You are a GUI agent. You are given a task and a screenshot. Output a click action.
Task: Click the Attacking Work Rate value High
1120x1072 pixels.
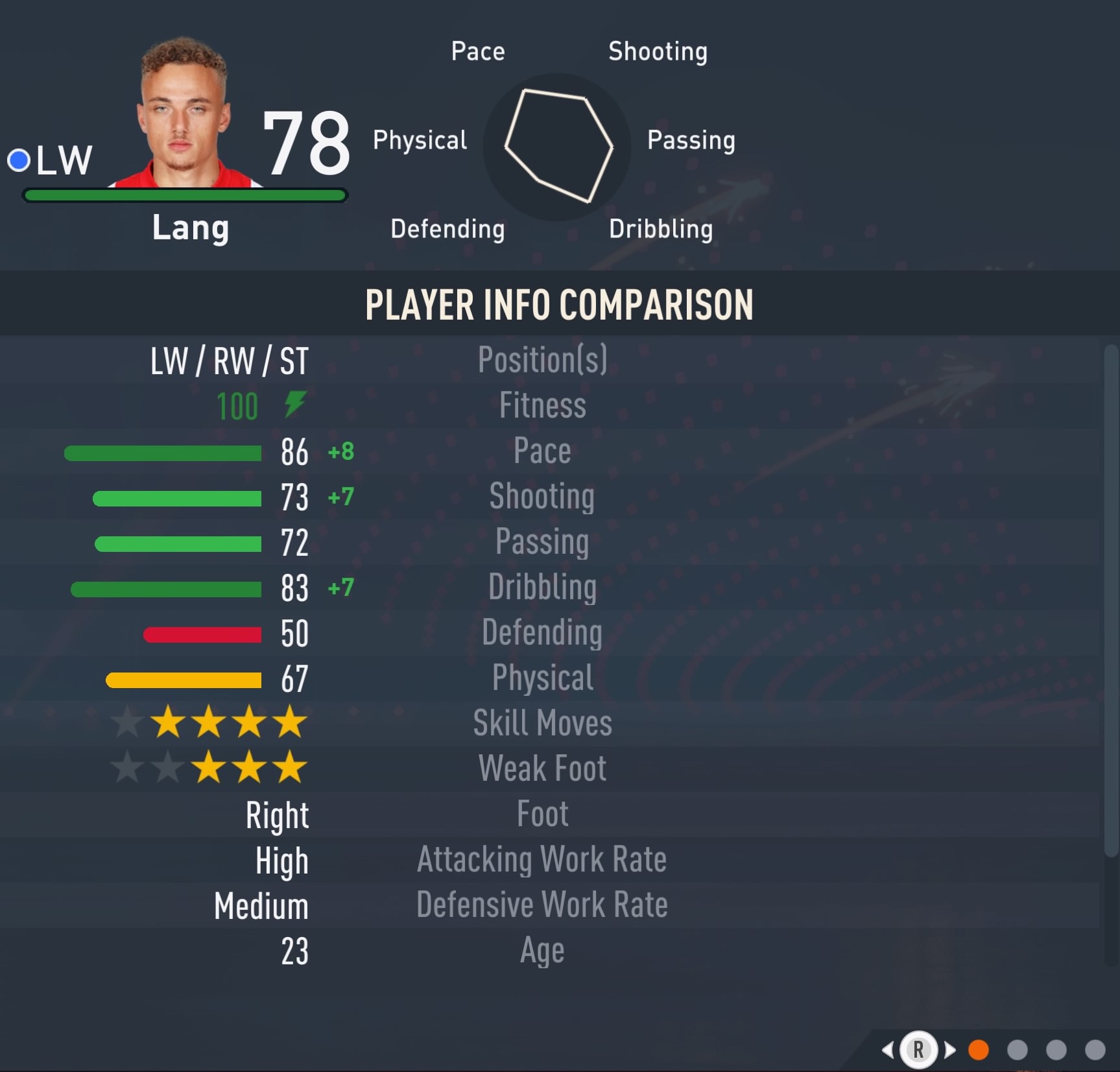pos(281,861)
